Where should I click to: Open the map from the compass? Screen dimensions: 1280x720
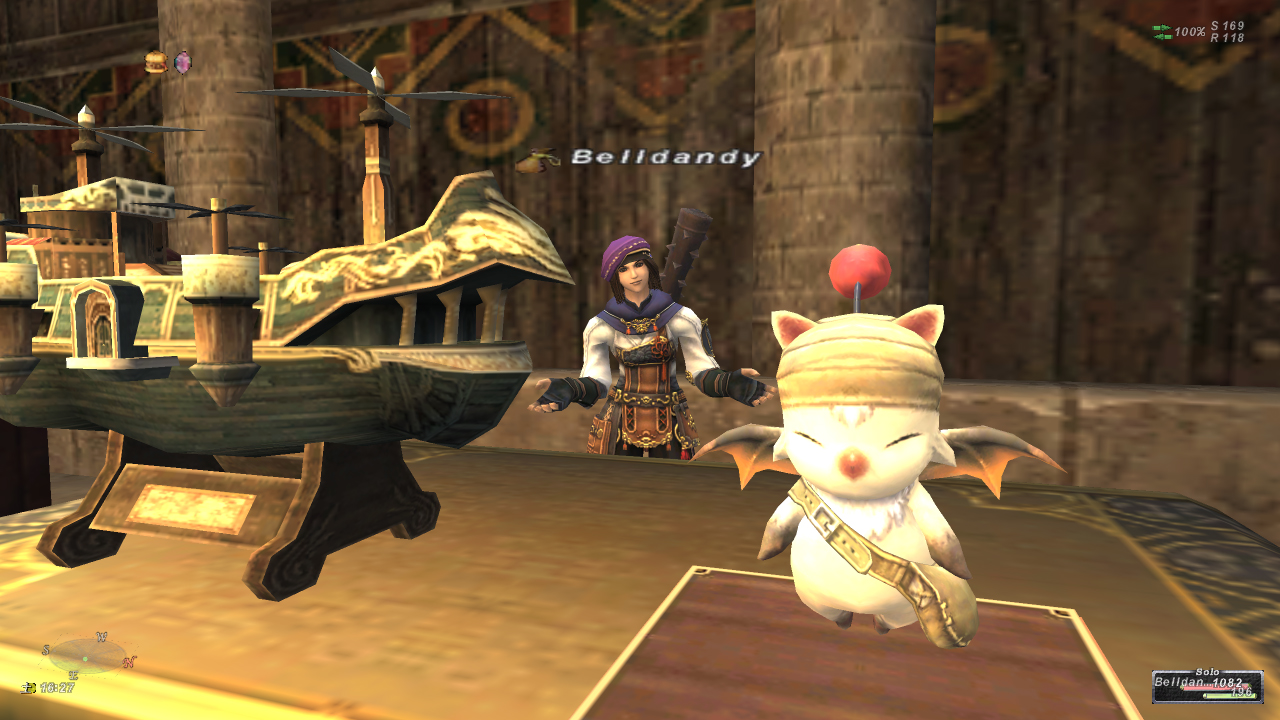click(88, 656)
